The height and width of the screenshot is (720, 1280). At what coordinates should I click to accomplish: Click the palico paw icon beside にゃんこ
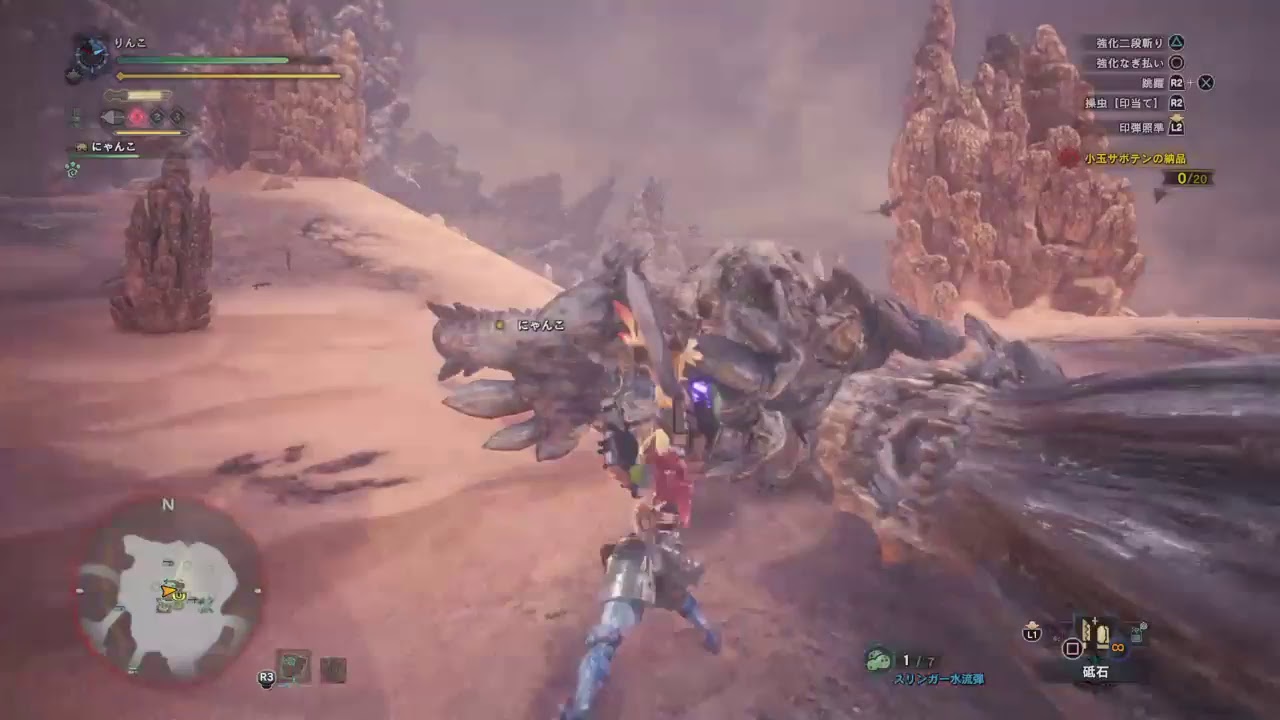point(81,146)
